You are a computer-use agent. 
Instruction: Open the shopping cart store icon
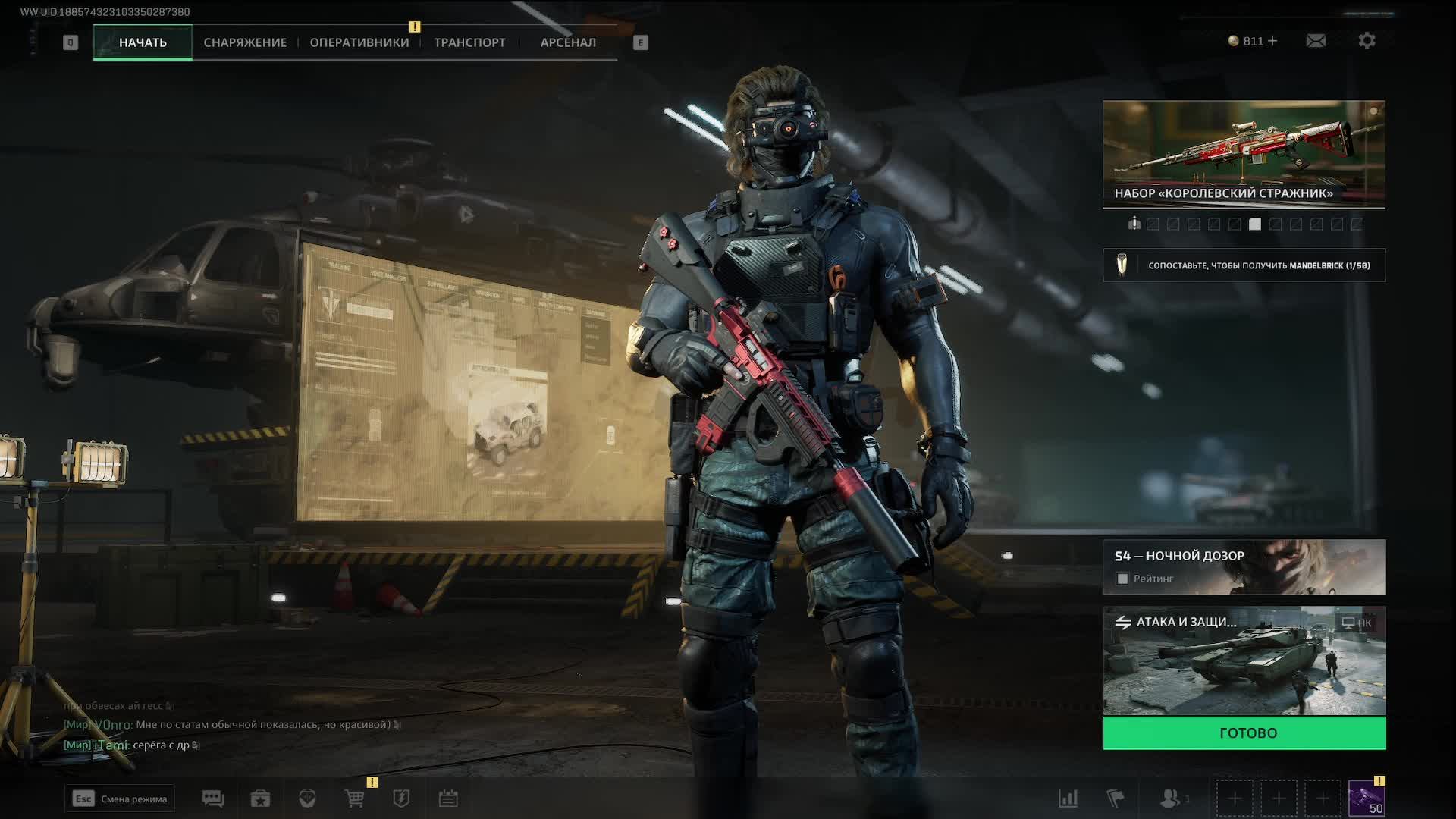tap(354, 799)
